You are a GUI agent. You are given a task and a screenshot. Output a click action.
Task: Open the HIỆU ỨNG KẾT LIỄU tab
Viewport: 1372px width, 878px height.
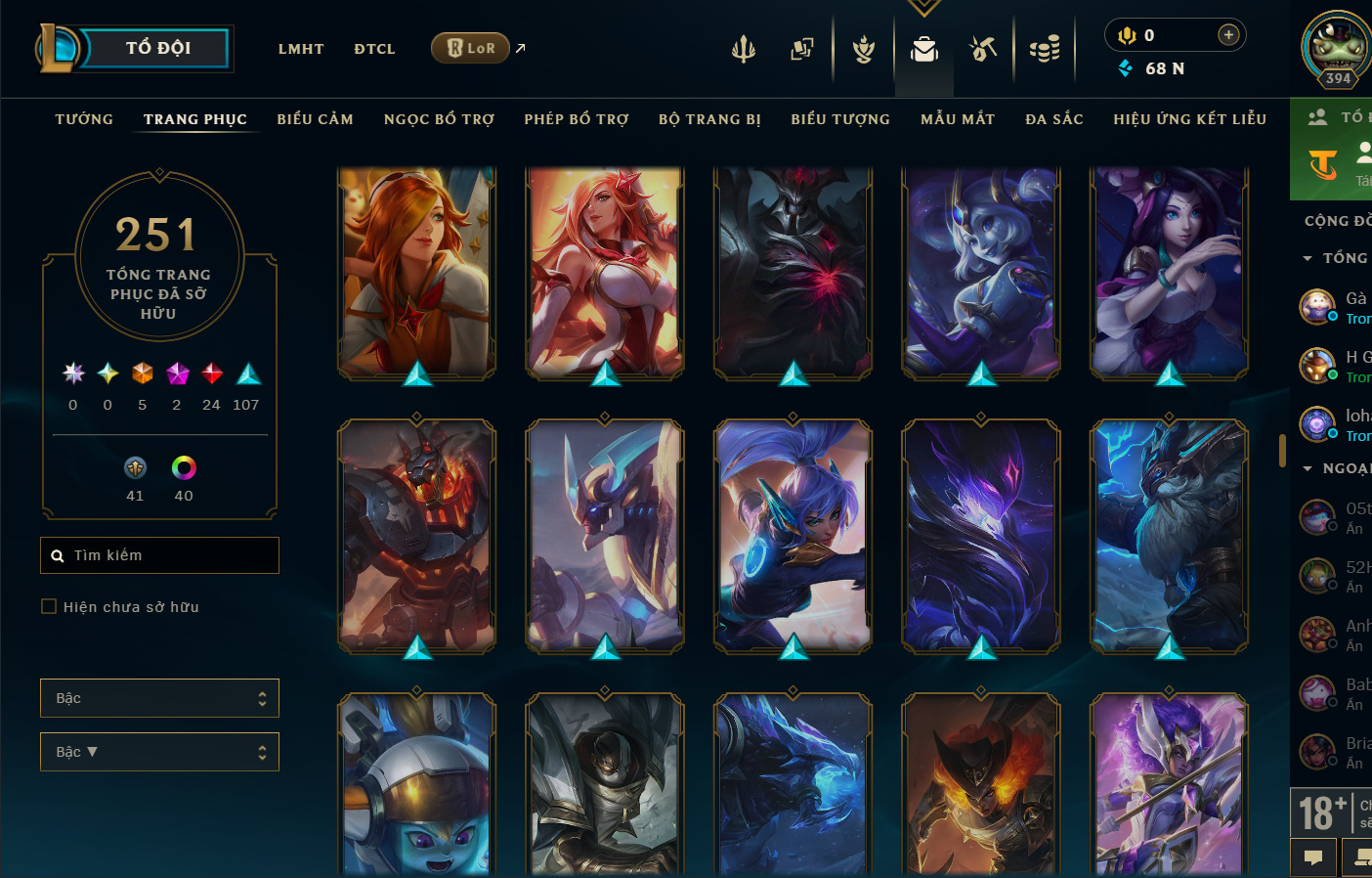[1189, 119]
